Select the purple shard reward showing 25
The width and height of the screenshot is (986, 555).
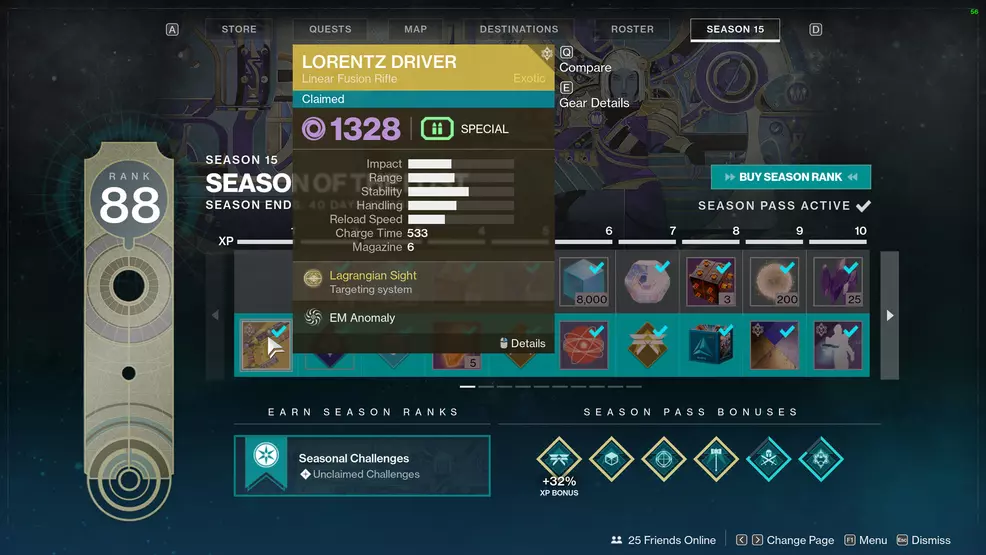click(837, 282)
